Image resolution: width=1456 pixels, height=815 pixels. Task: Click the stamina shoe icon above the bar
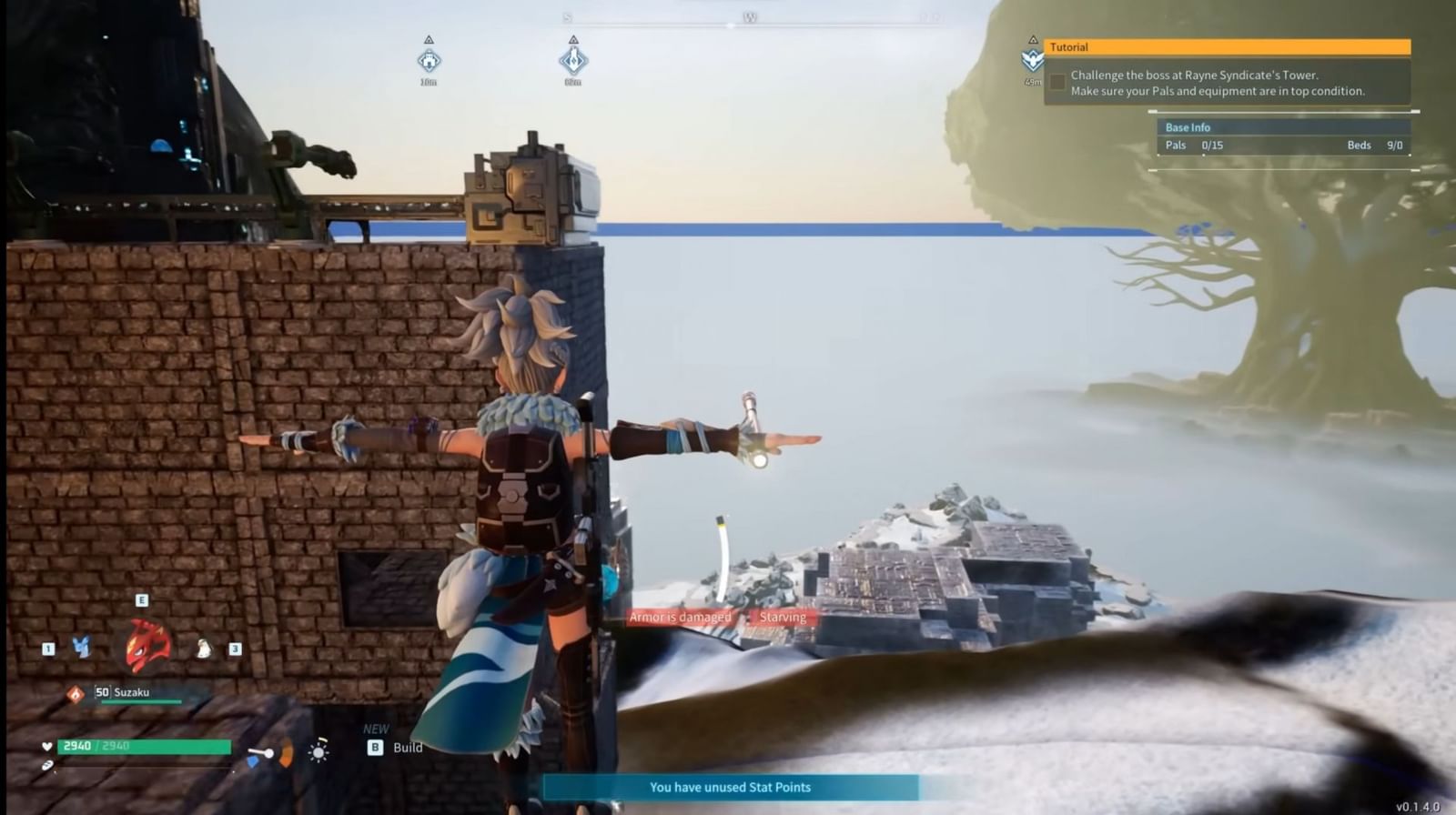48,767
